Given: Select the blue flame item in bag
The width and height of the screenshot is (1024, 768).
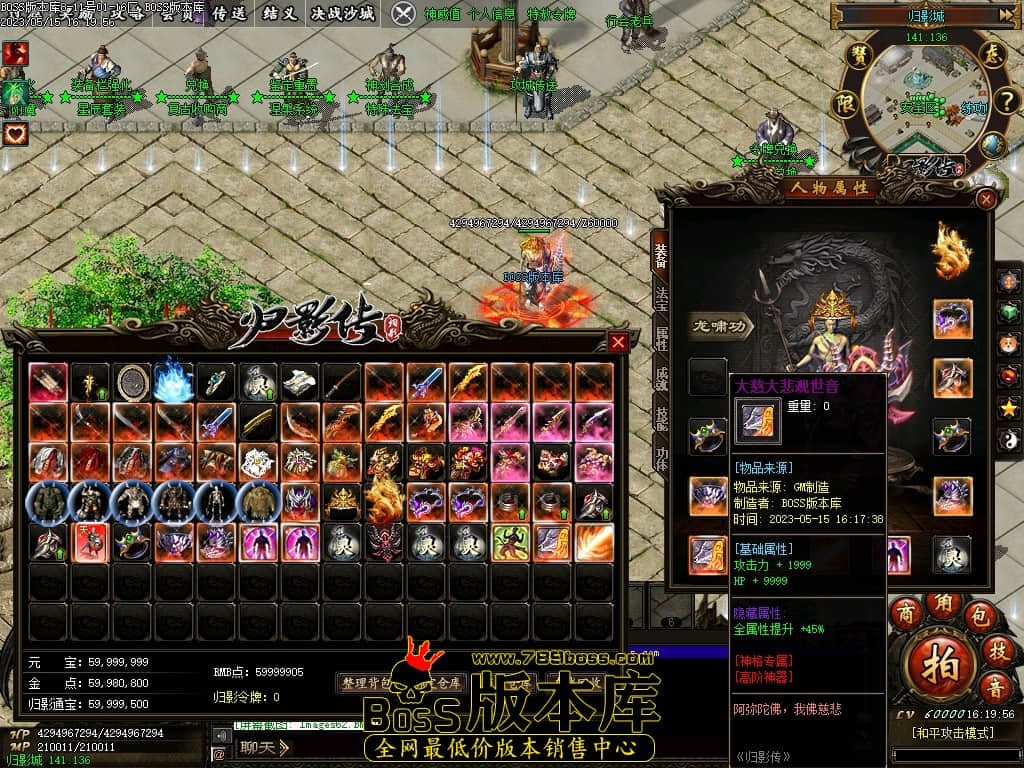Looking at the screenshot, I should click(174, 380).
